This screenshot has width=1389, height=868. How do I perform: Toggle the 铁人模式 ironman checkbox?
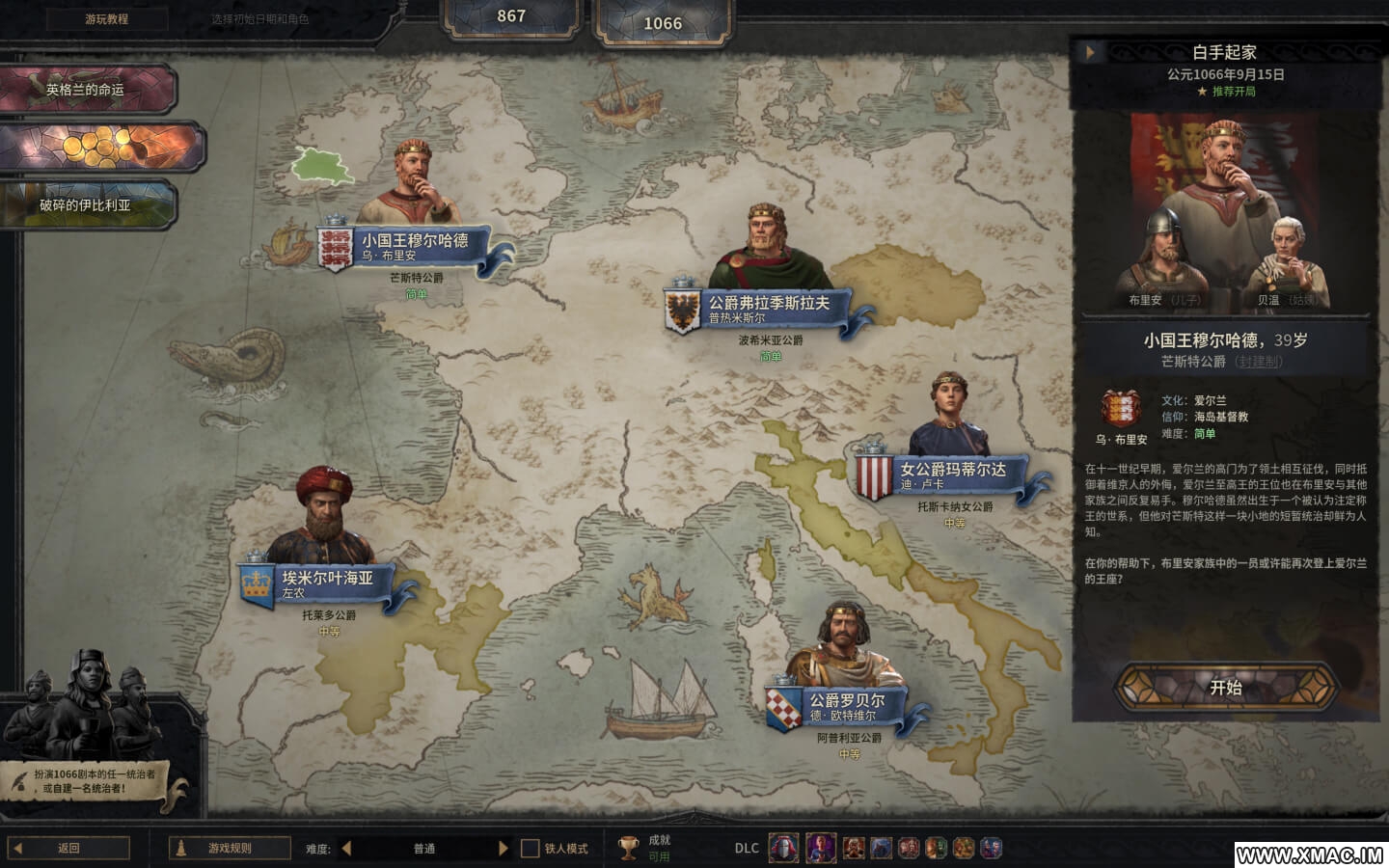pyautogui.click(x=530, y=849)
